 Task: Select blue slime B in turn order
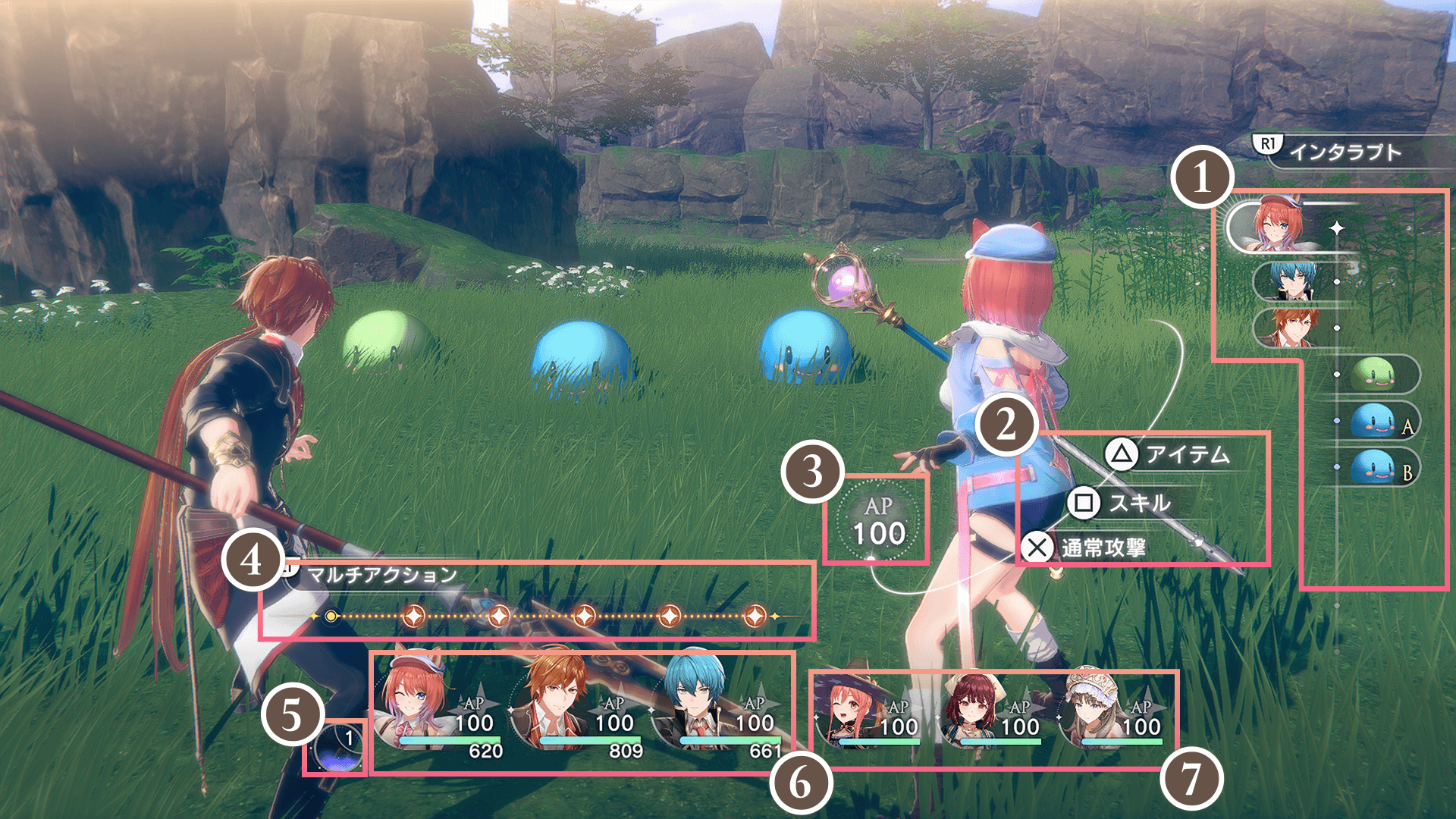pos(1374,466)
